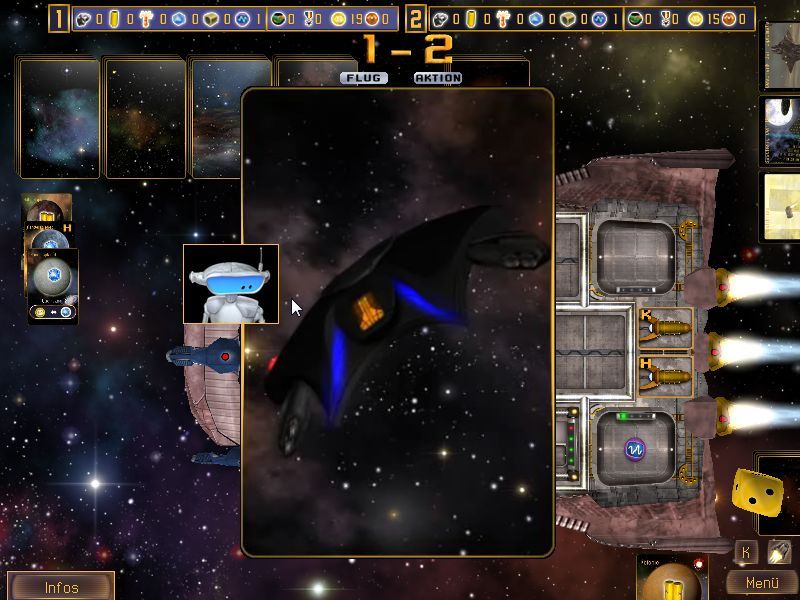Screen dimensions: 800x600
Task: Select the Flug phase label
Action: pos(364,78)
